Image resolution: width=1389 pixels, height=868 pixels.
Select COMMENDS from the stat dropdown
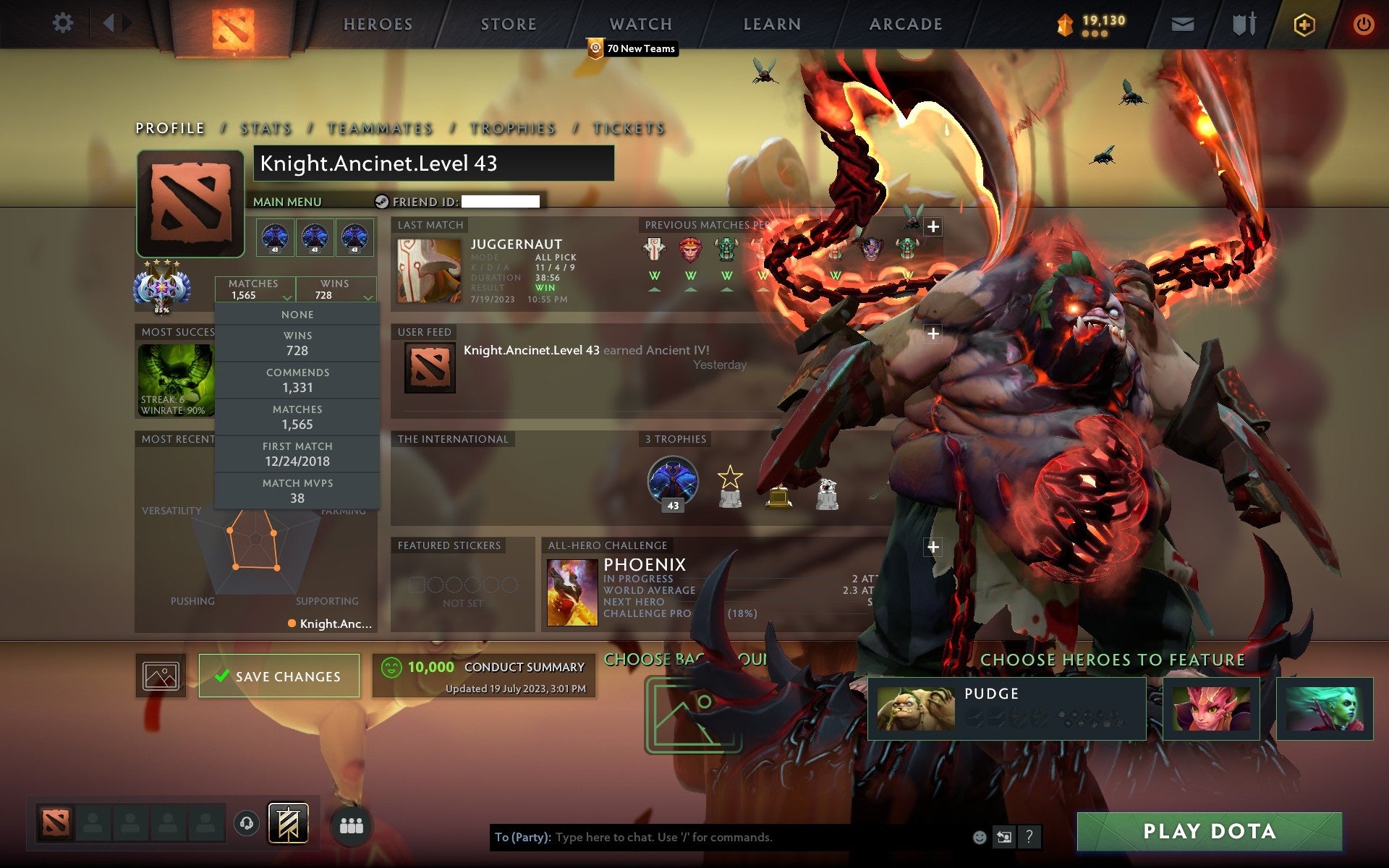[297, 380]
